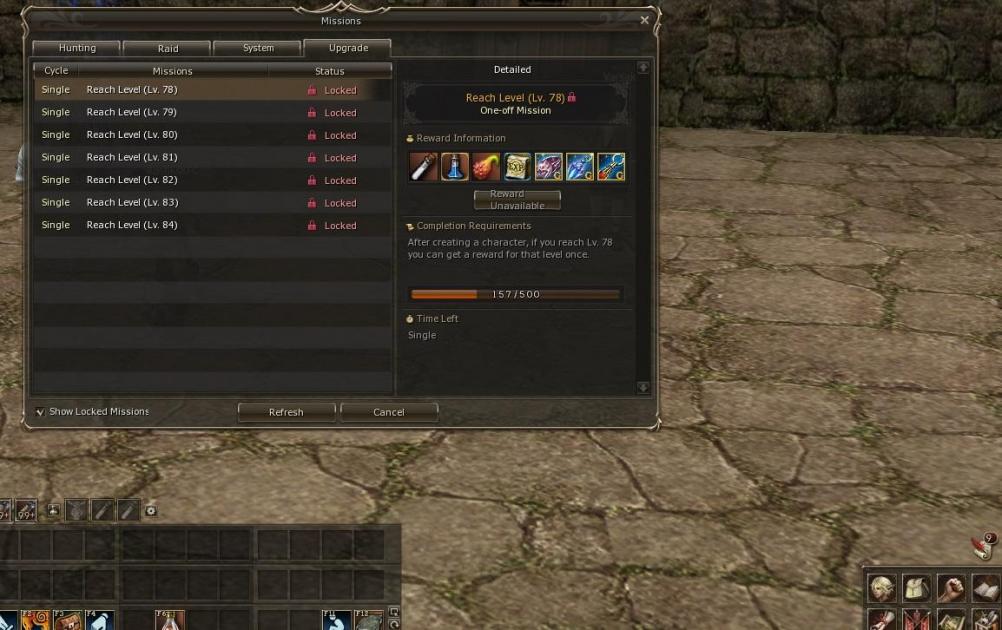Open the character status icon with blonde elf
This screenshot has width=1002, height=630.
pyautogui.click(x=881, y=588)
